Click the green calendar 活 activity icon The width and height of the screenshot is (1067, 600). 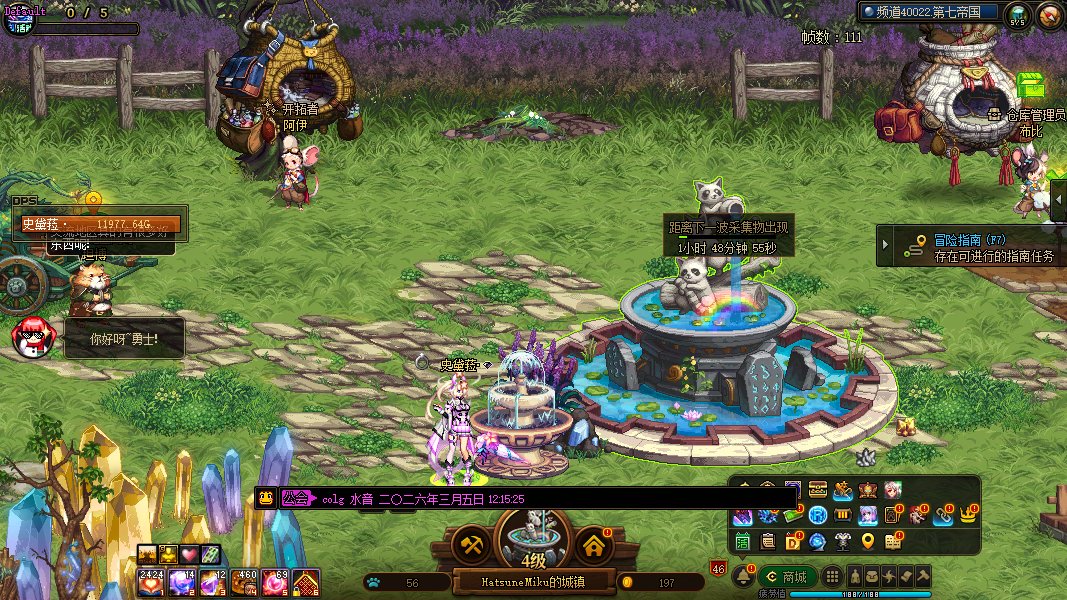coord(743,541)
